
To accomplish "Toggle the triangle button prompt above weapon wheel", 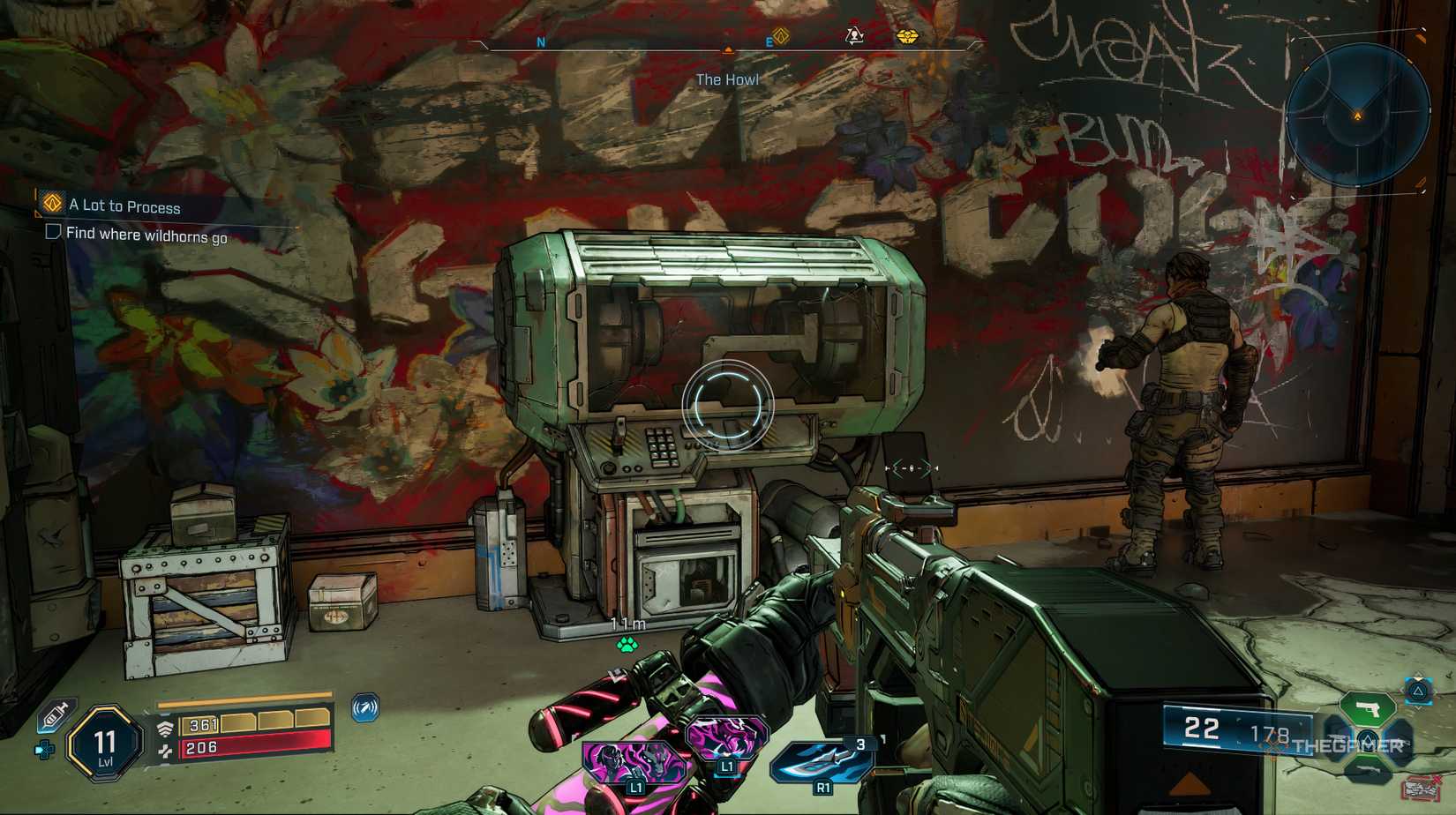I will 1416,692.
